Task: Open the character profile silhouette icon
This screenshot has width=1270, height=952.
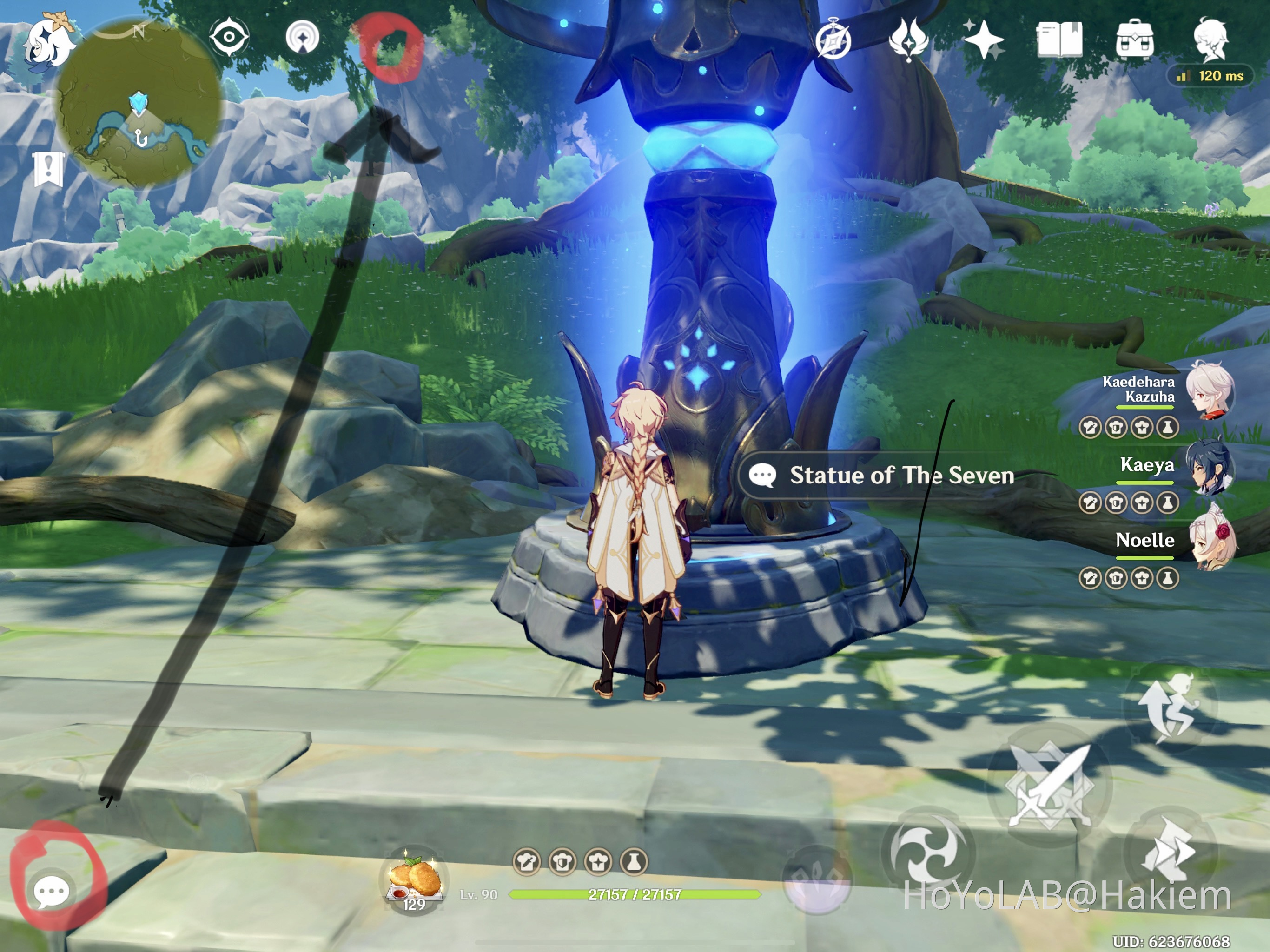Action: click(1211, 40)
